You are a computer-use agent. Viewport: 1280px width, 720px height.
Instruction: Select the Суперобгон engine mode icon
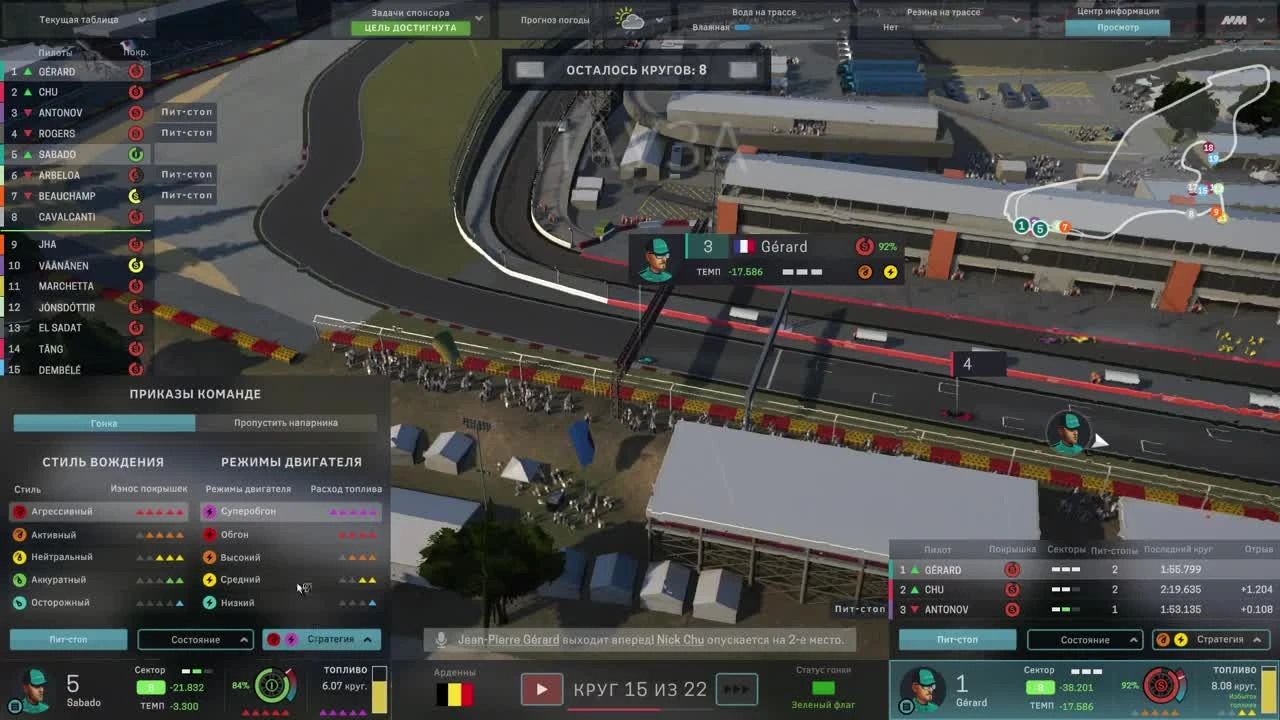[x=209, y=512]
